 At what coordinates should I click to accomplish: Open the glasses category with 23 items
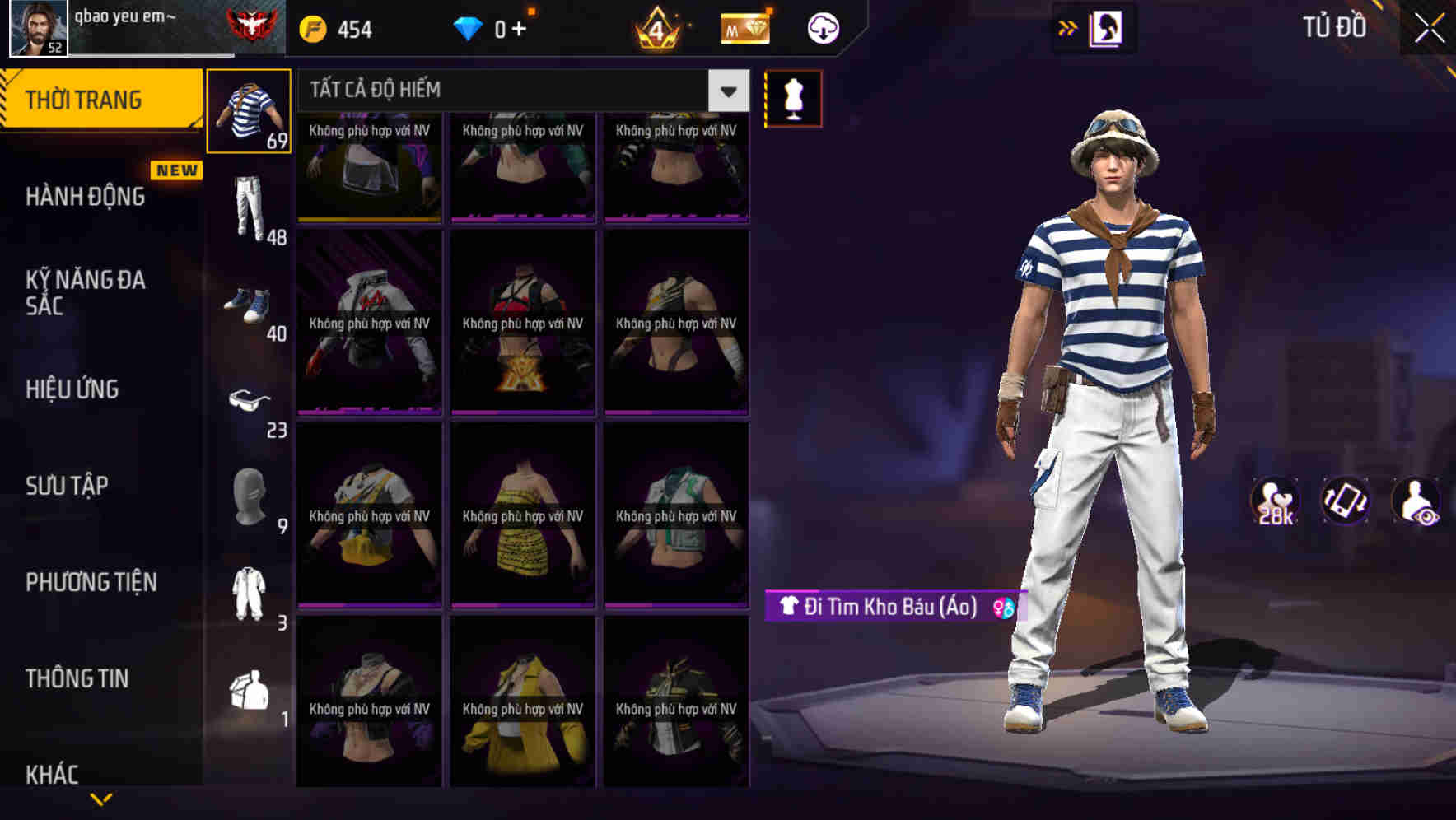pos(249,401)
